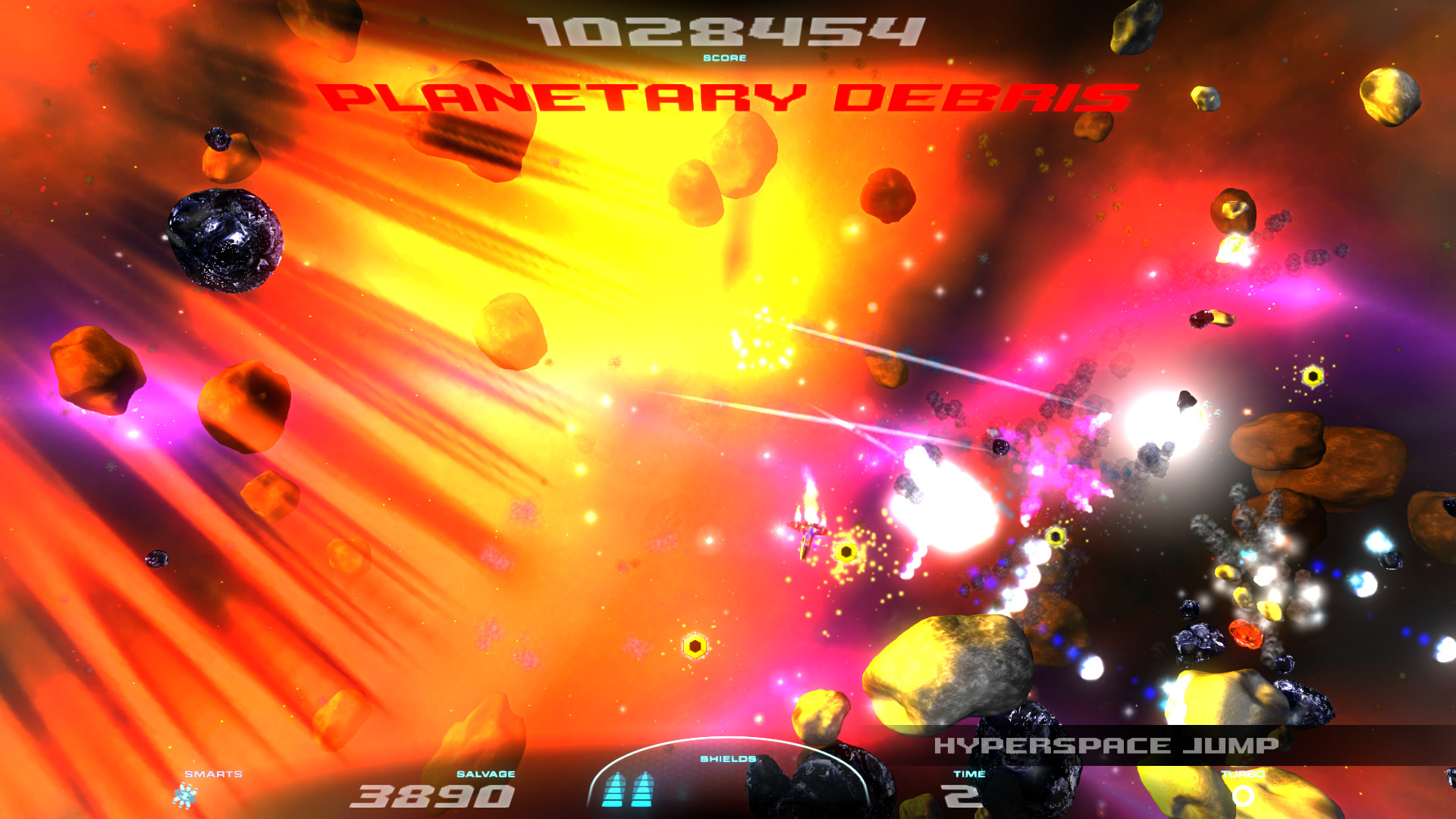Click the Salvage value 3890

(x=432, y=798)
